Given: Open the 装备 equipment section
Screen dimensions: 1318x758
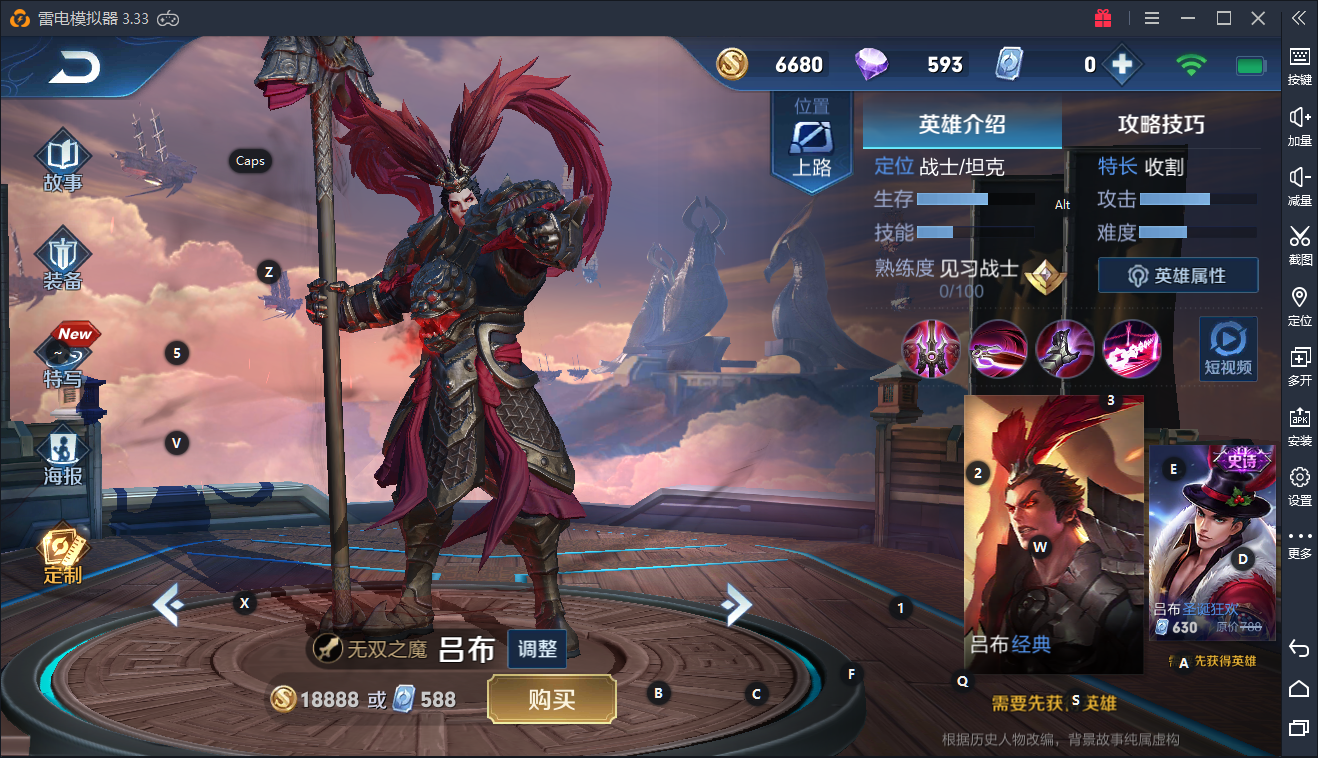Looking at the screenshot, I should (62, 259).
